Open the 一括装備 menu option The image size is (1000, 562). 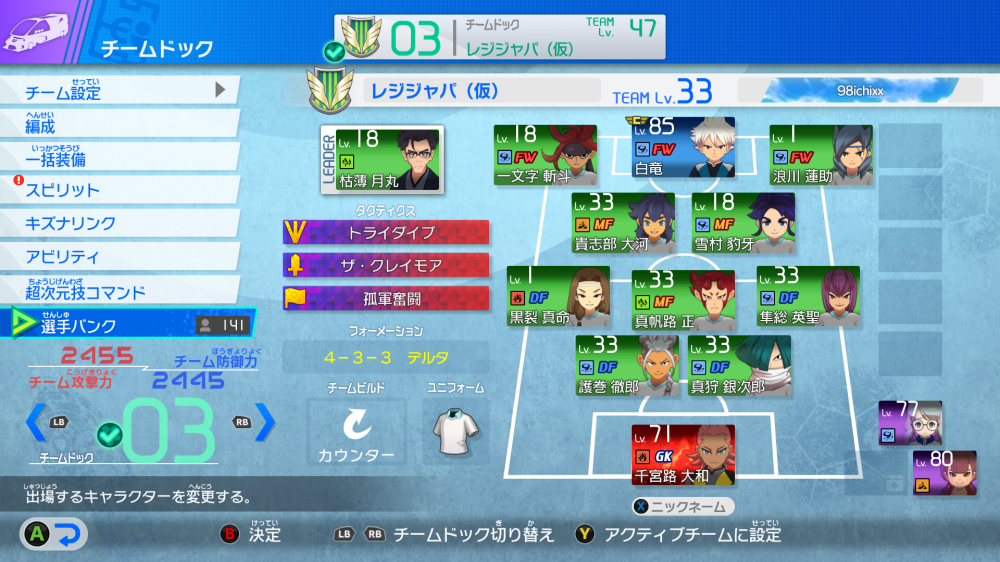point(120,158)
